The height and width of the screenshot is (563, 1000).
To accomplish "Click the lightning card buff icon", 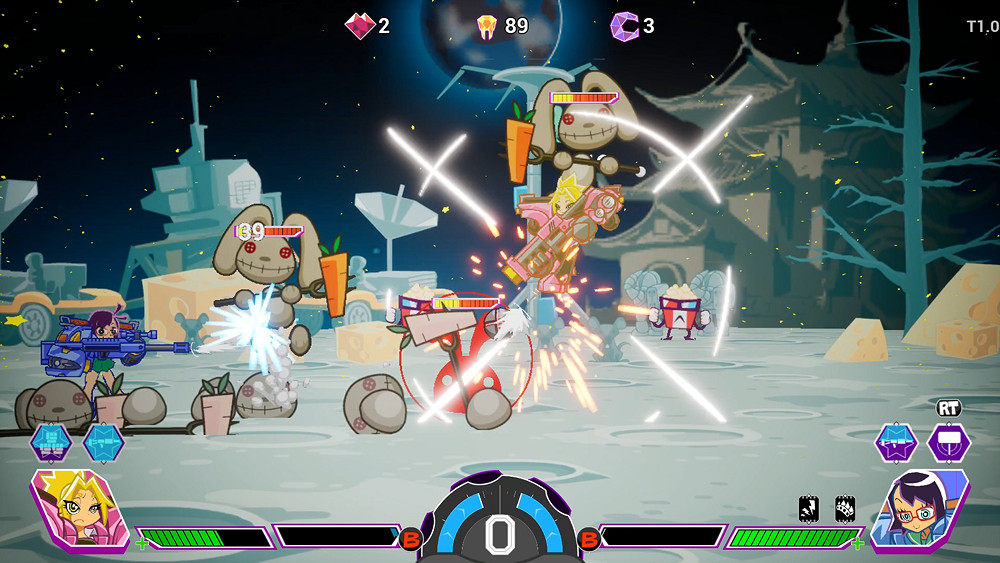I will coord(810,509).
